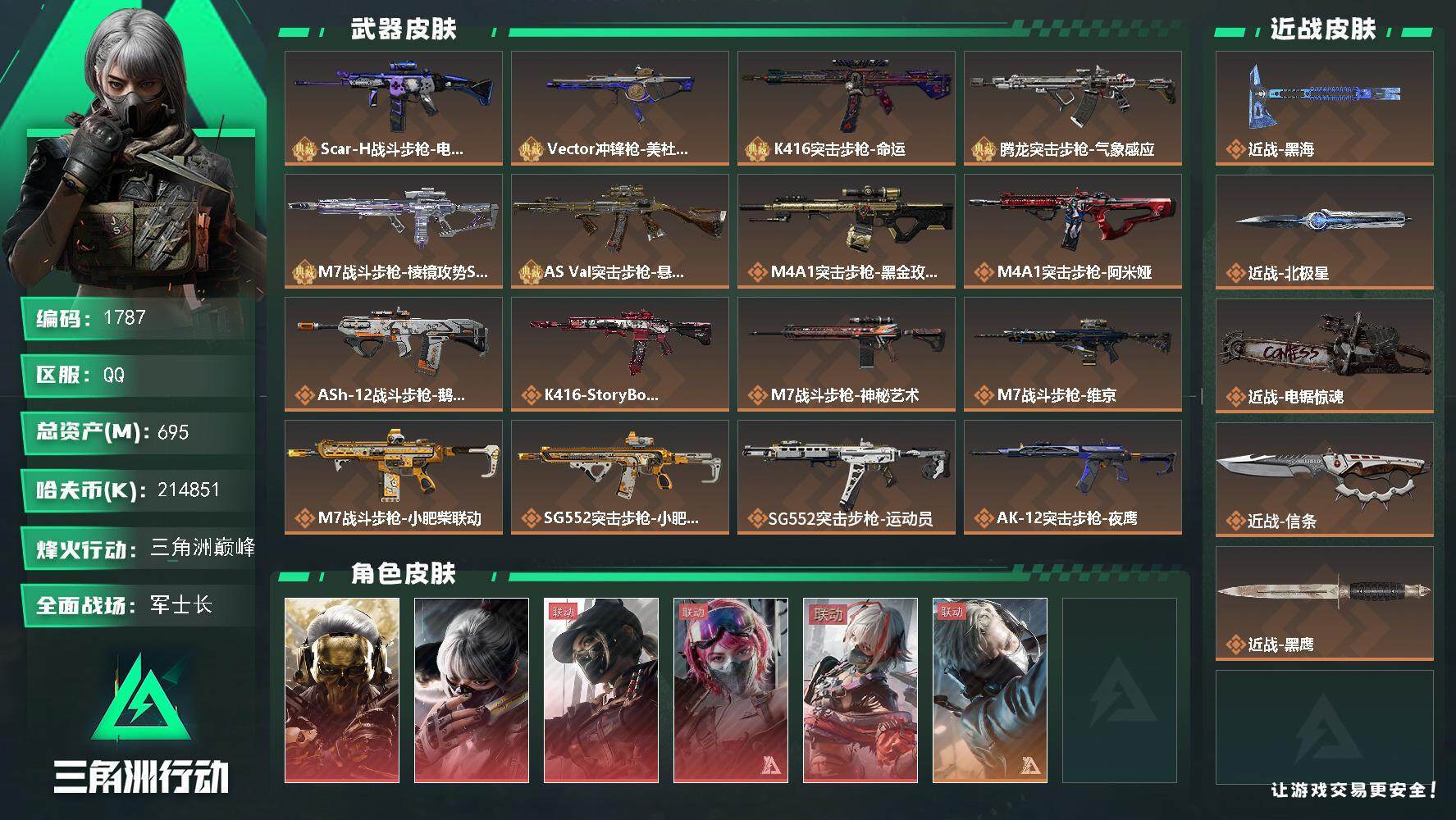The height and width of the screenshot is (820, 1456).
Task: Pick the K416 命运 rifle skin
Action: point(846,107)
